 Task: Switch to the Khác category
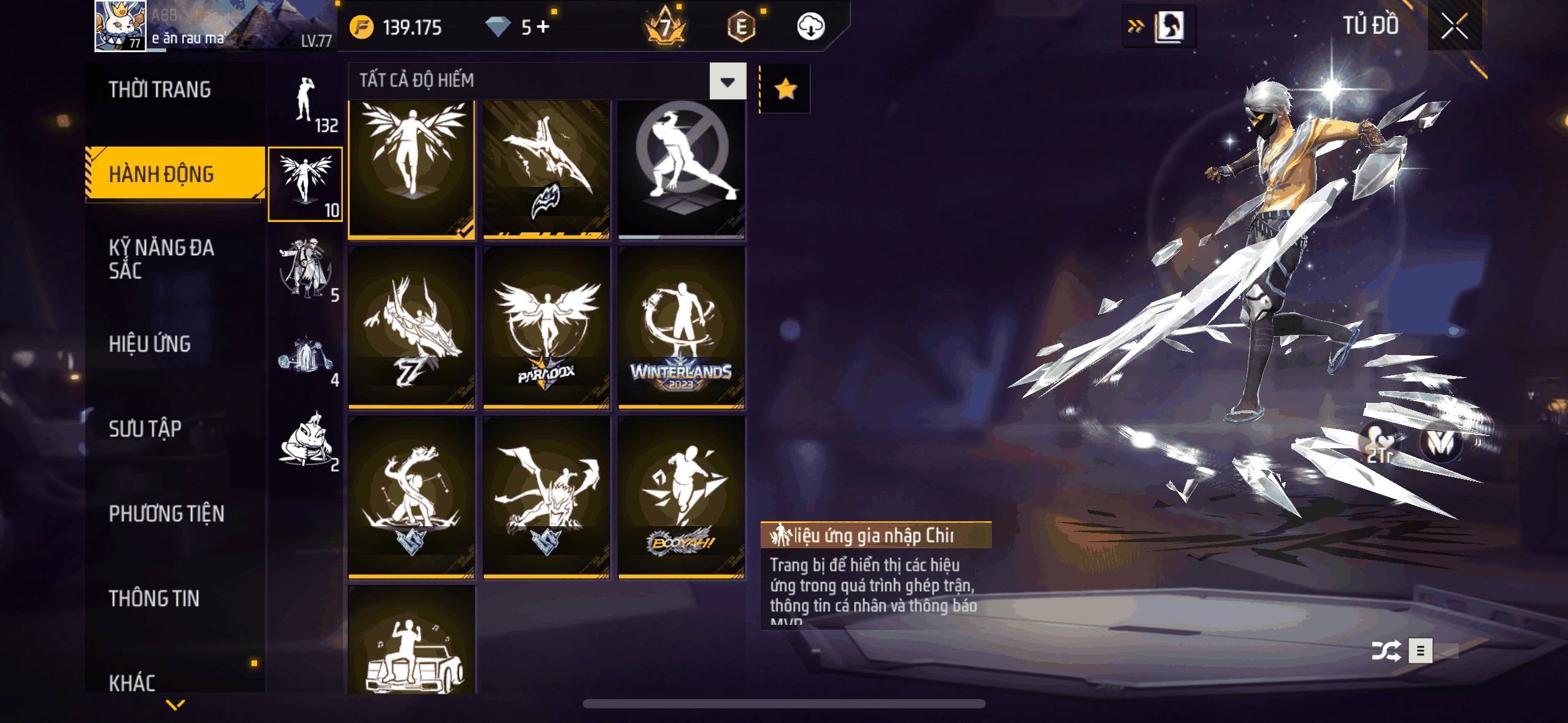pos(133,682)
